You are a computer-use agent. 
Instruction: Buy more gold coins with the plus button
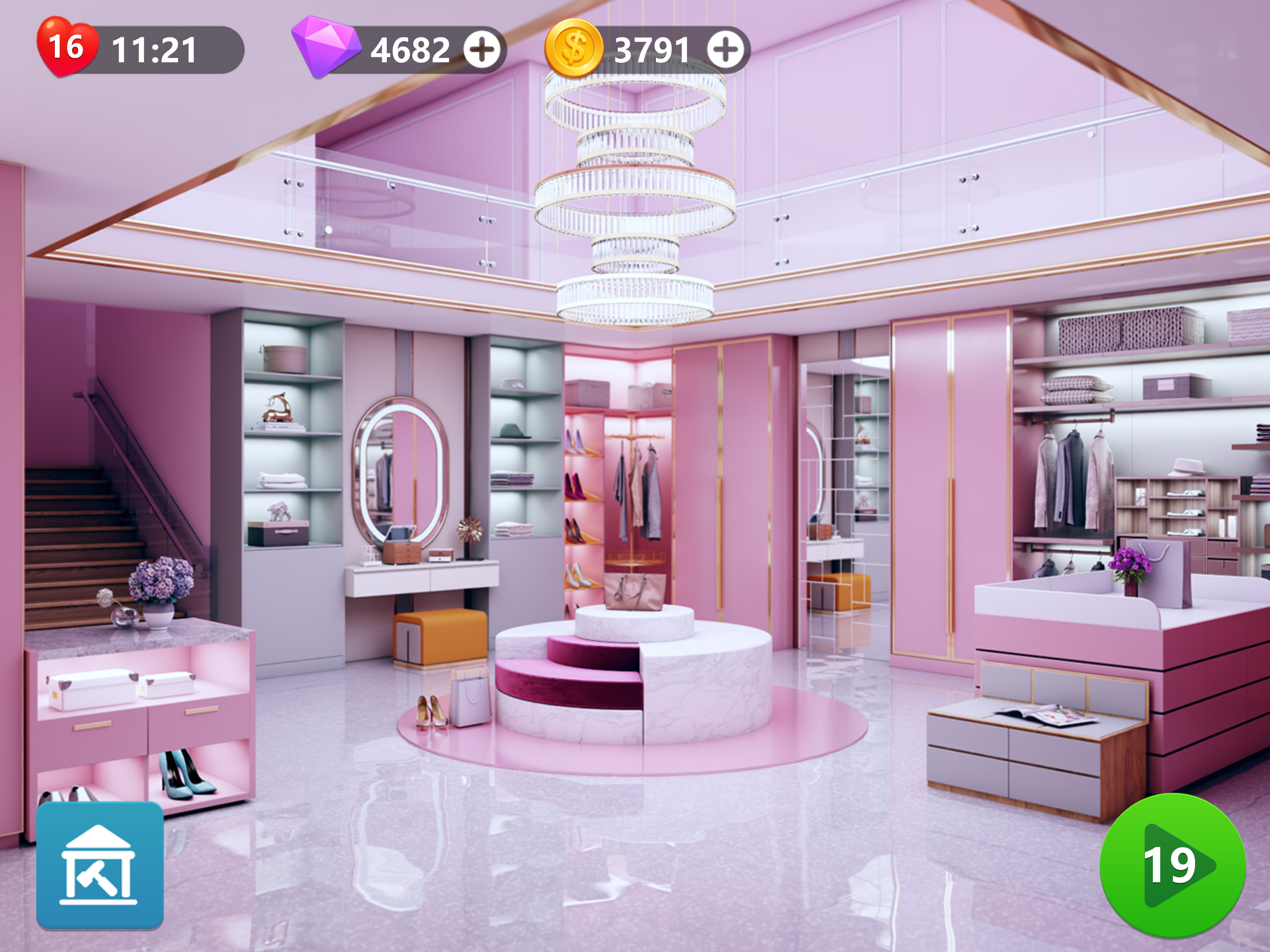pos(725,50)
